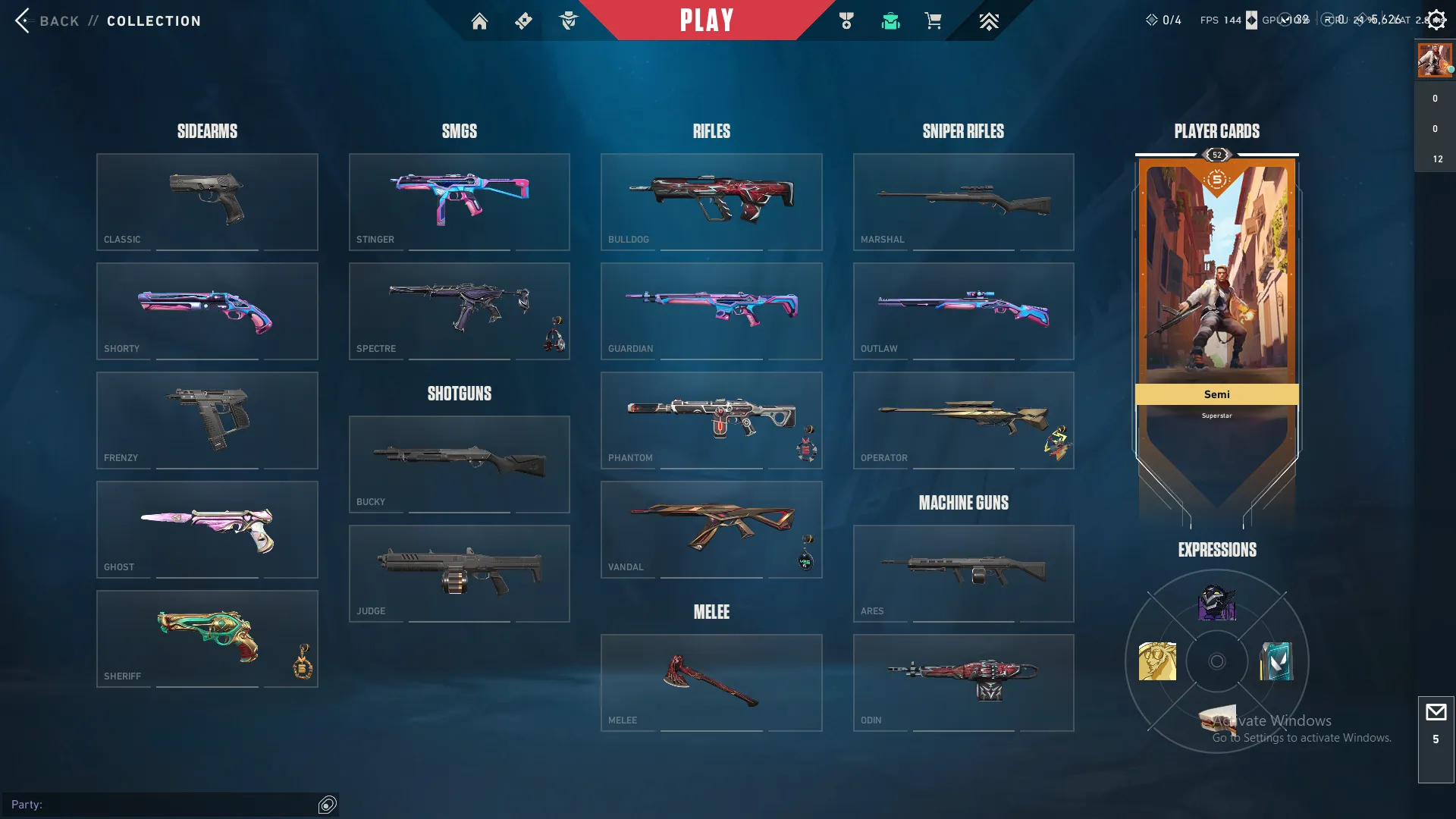Image resolution: width=1456 pixels, height=819 pixels.
Task: Open the Premium progression icon
Action: coord(988,20)
